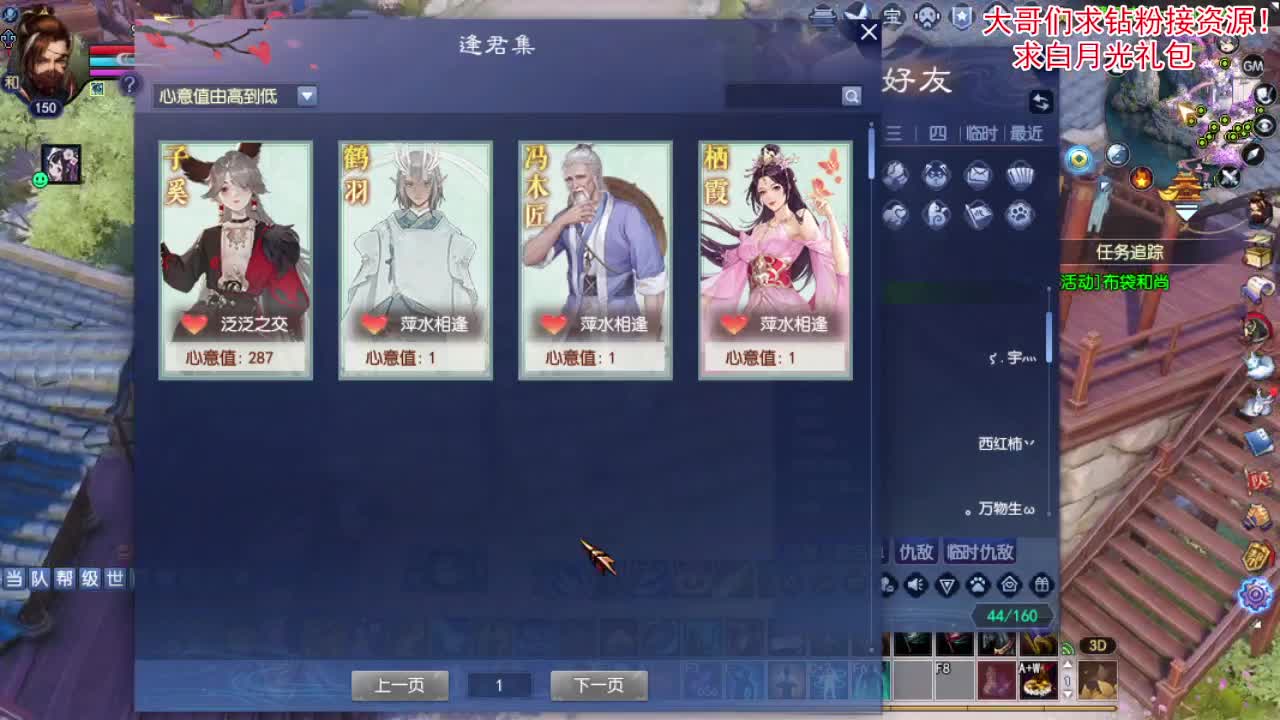Select the flag icon in the friend panel

point(978,212)
